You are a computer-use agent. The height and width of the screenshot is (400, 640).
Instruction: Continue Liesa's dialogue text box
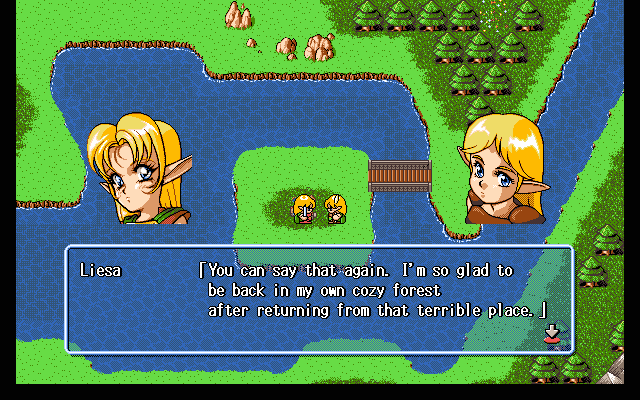tap(320, 299)
